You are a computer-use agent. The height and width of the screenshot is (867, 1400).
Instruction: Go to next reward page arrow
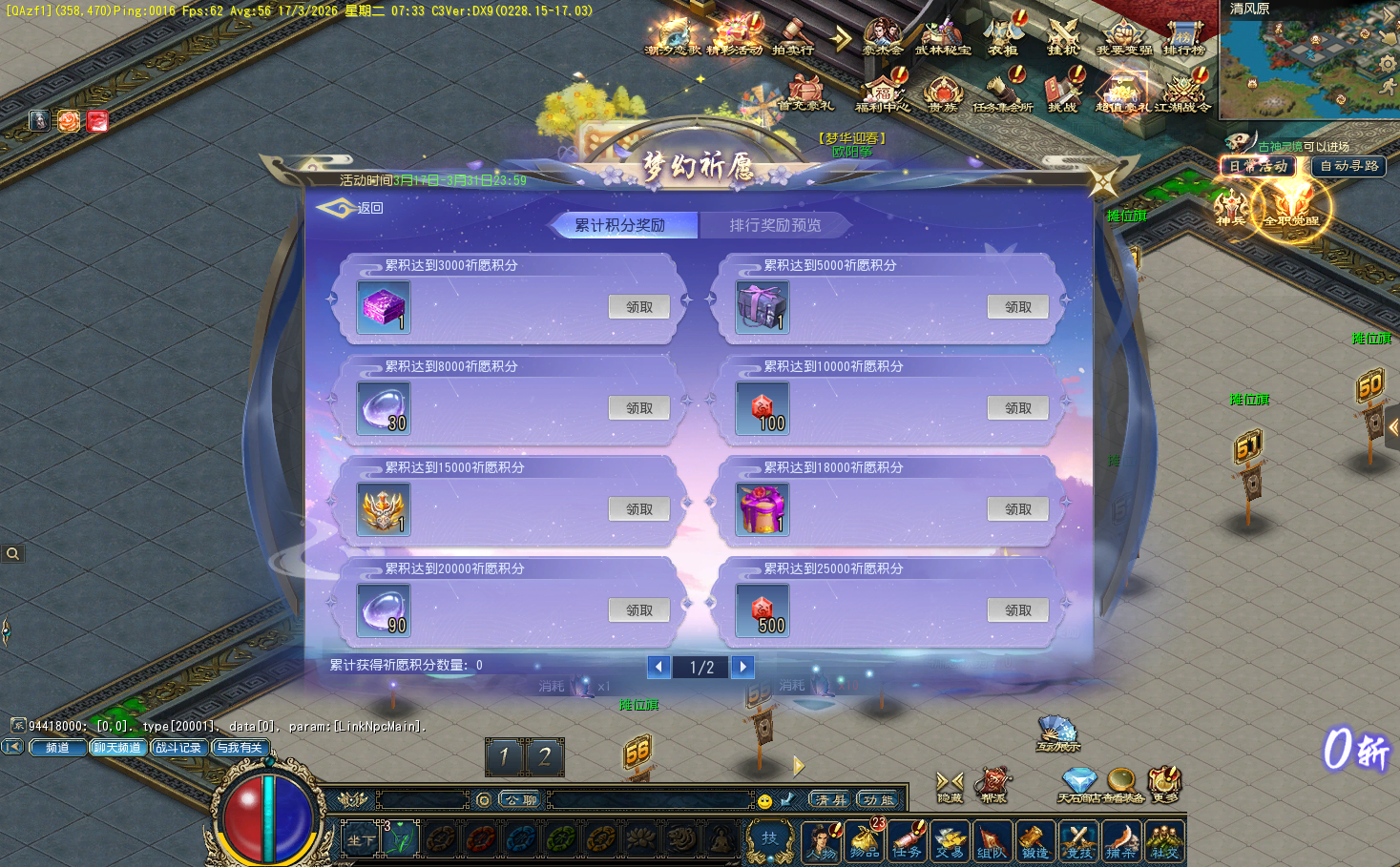(742, 667)
